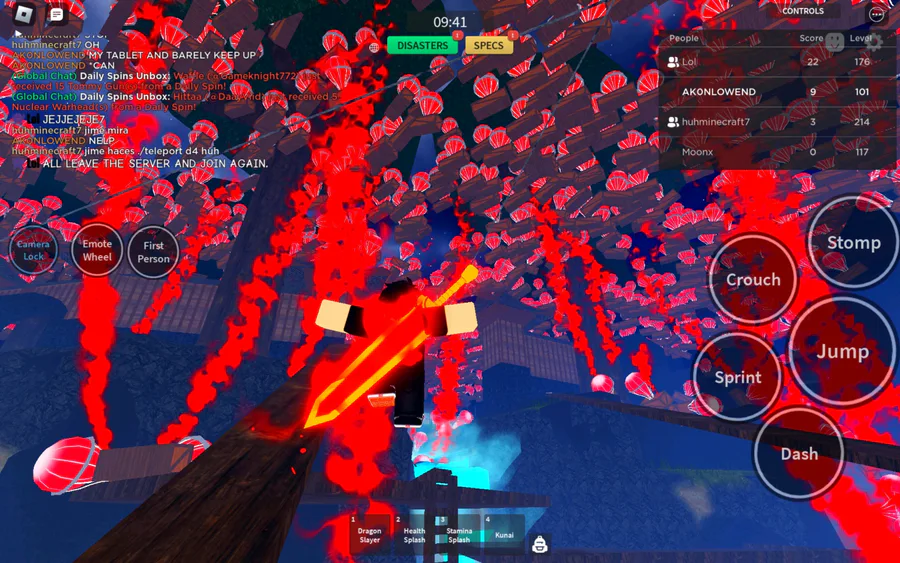The width and height of the screenshot is (900, 563).
Task: Click the gear settings icon
Action: pos(873,42)
